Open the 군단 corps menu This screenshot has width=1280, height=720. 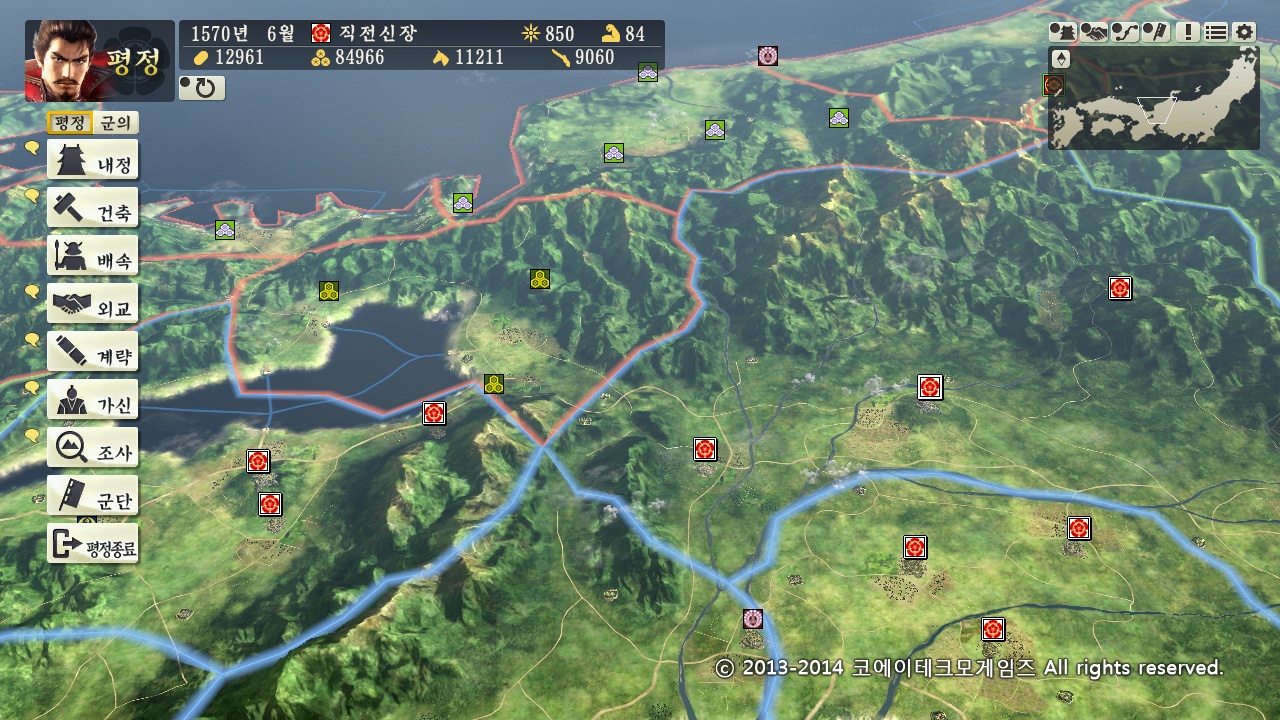93,497
